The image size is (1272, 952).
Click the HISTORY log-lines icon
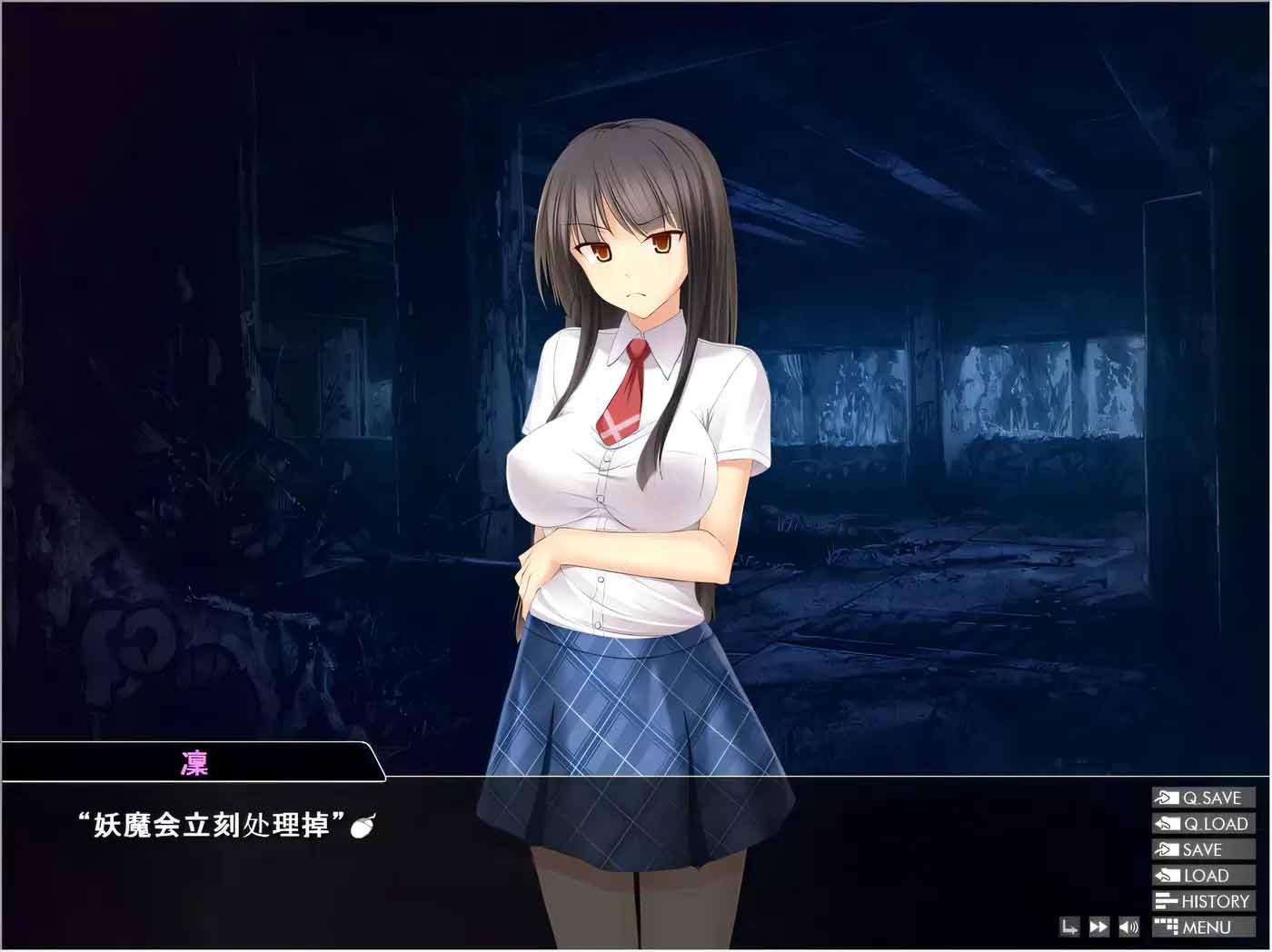(x=1167, y=900)
